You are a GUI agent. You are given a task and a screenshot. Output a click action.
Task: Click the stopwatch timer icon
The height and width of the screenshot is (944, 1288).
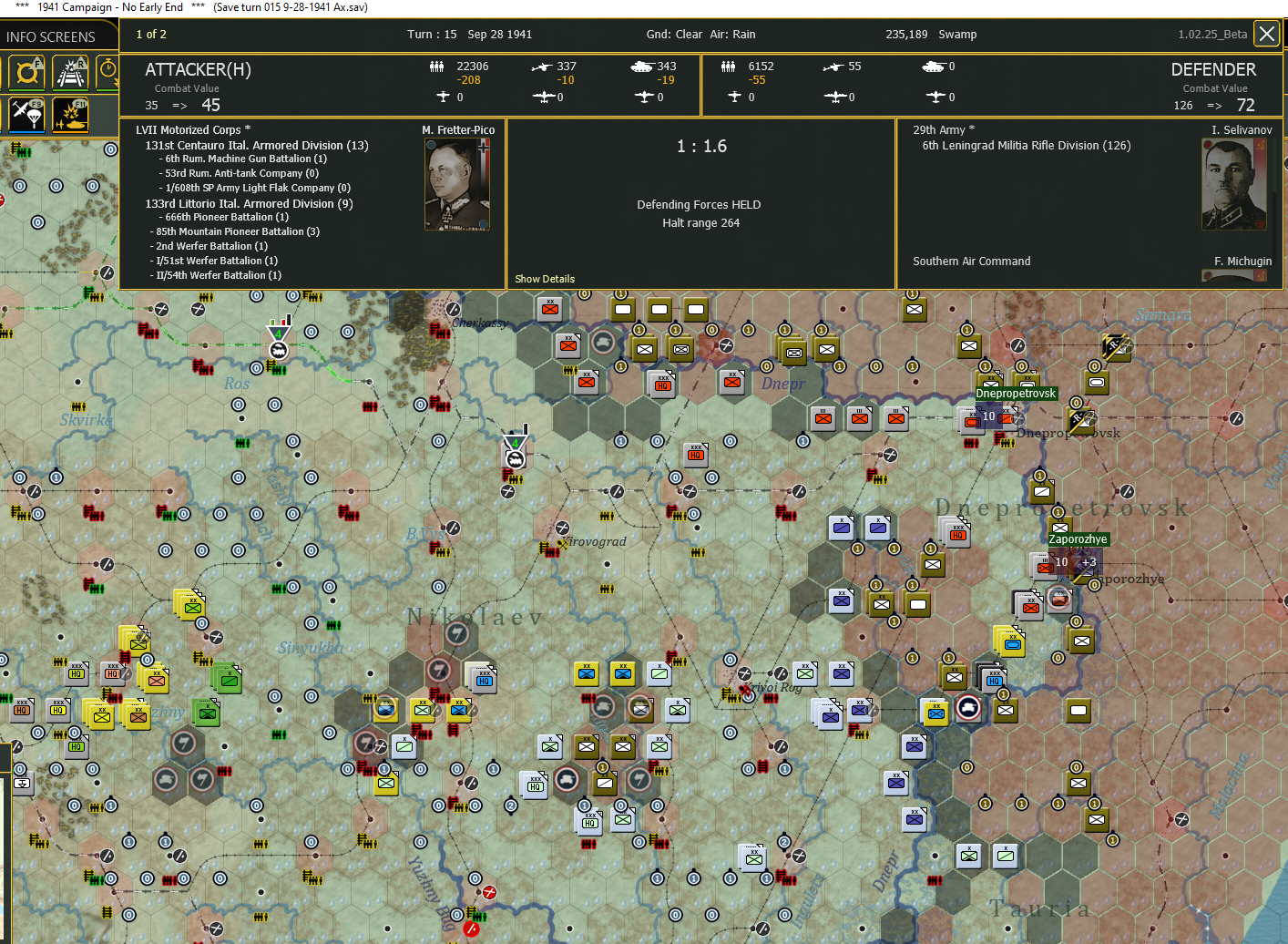click(x=107, y=71)
